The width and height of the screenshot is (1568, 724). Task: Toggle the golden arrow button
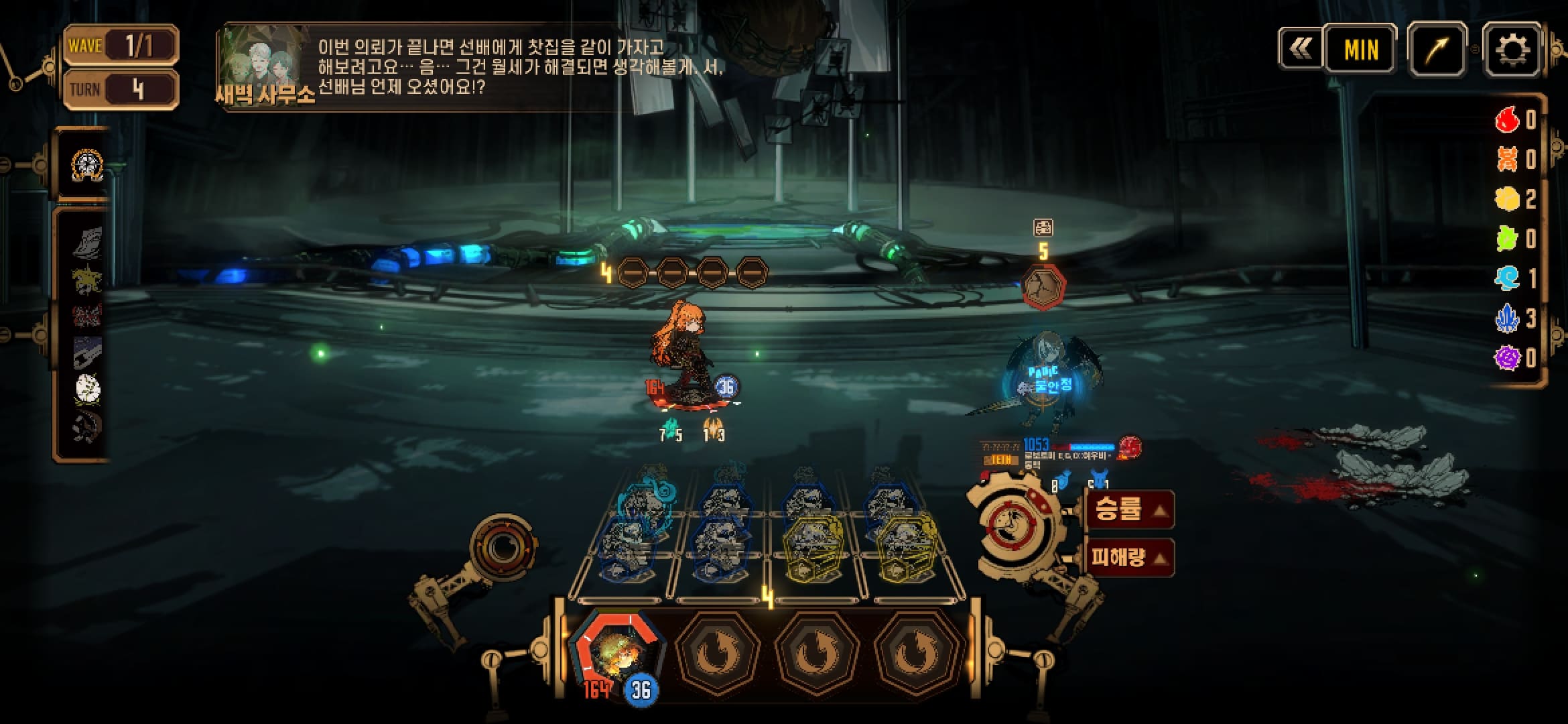pos(1437,50)
